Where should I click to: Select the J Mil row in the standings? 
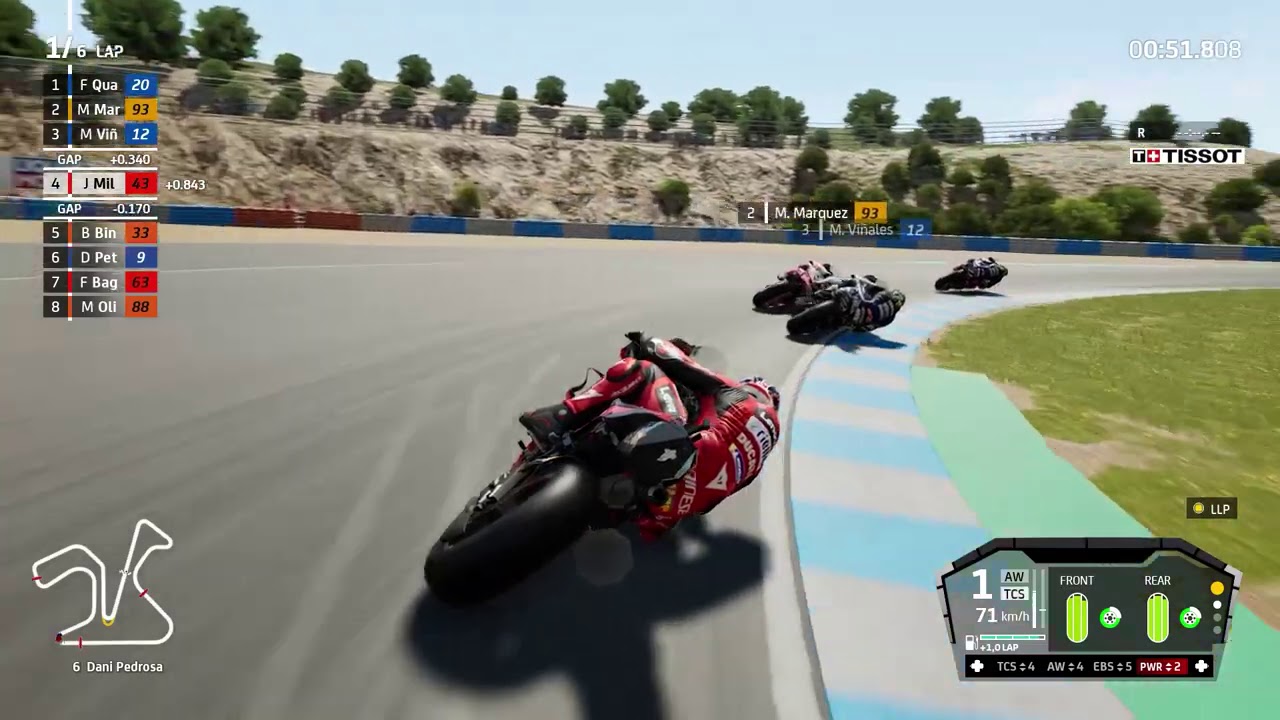tap(98, 183)
